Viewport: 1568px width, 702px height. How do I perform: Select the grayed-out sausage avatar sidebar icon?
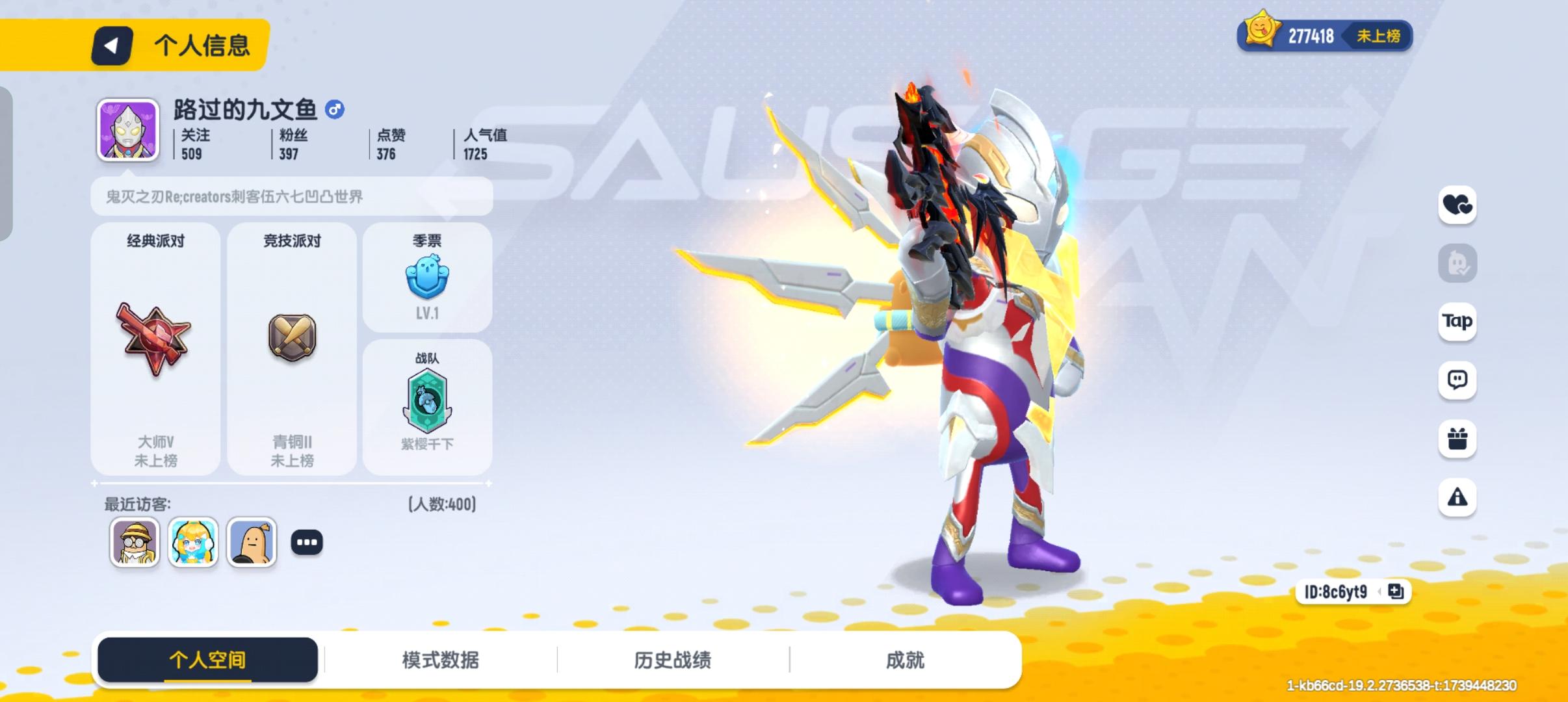1459,263
